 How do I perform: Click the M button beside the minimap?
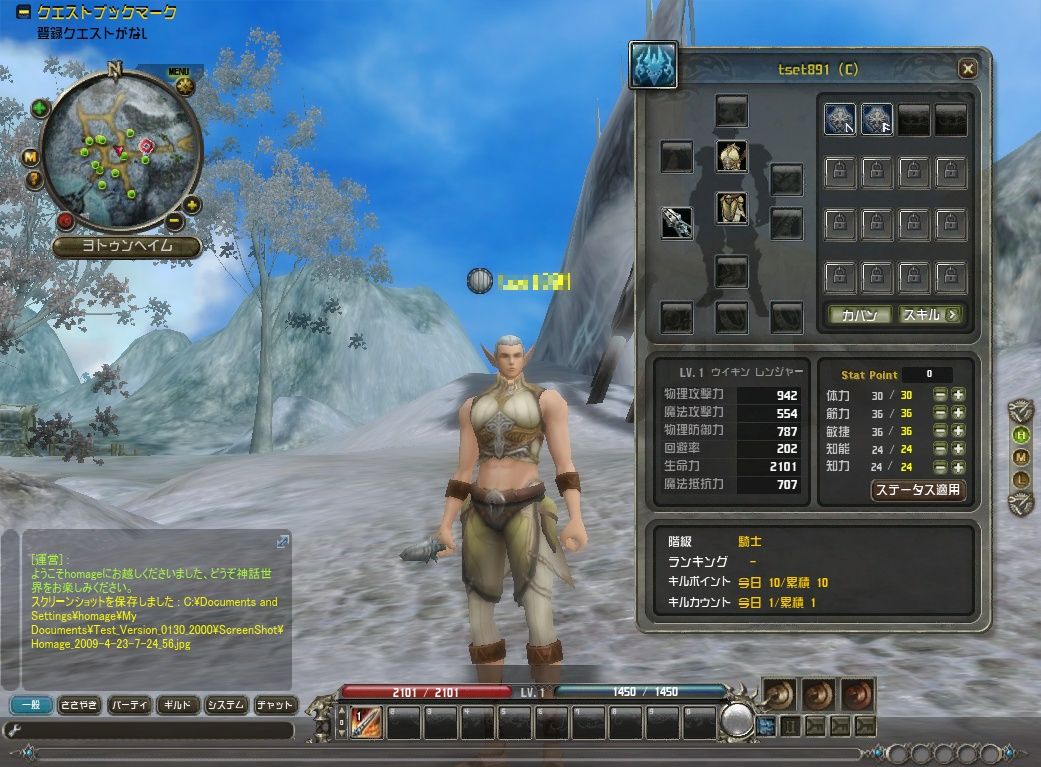tap(31, 157)
